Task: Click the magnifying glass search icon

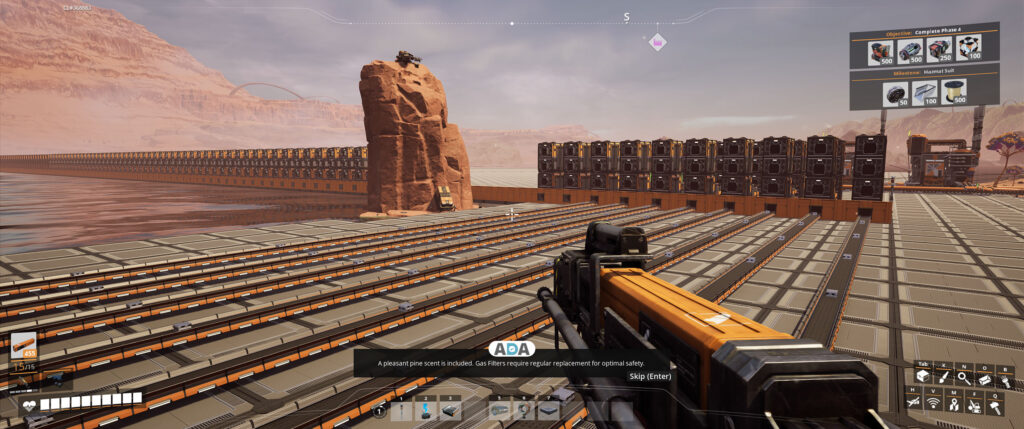Action: coord(964,378)
